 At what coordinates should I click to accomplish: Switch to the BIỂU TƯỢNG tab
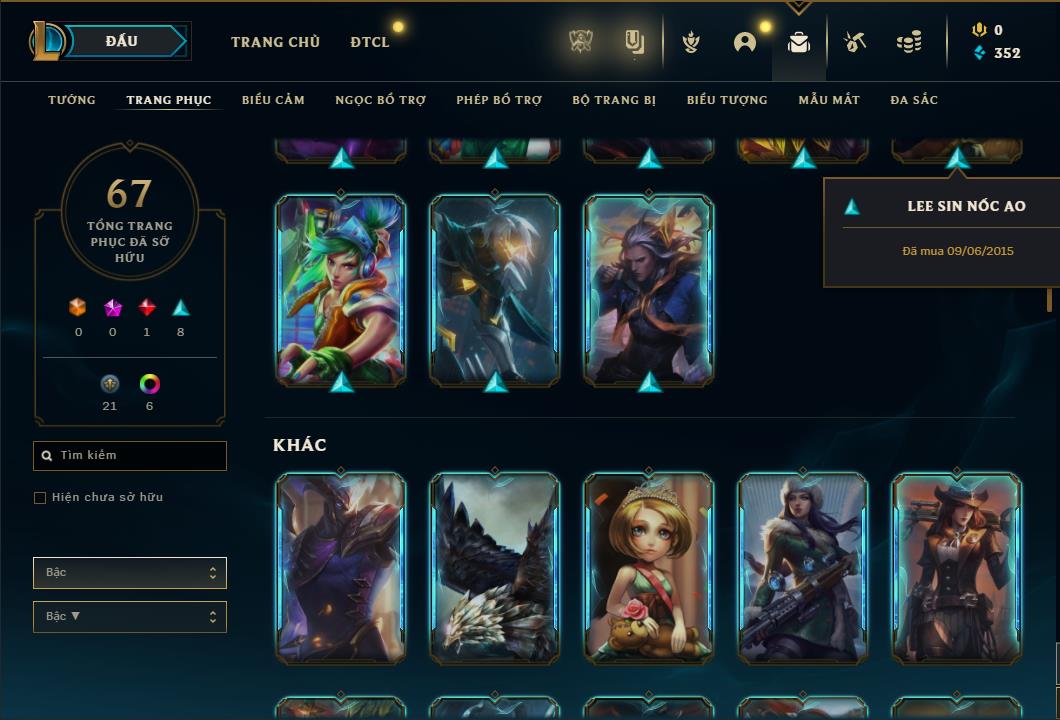[x=727, y=100]
